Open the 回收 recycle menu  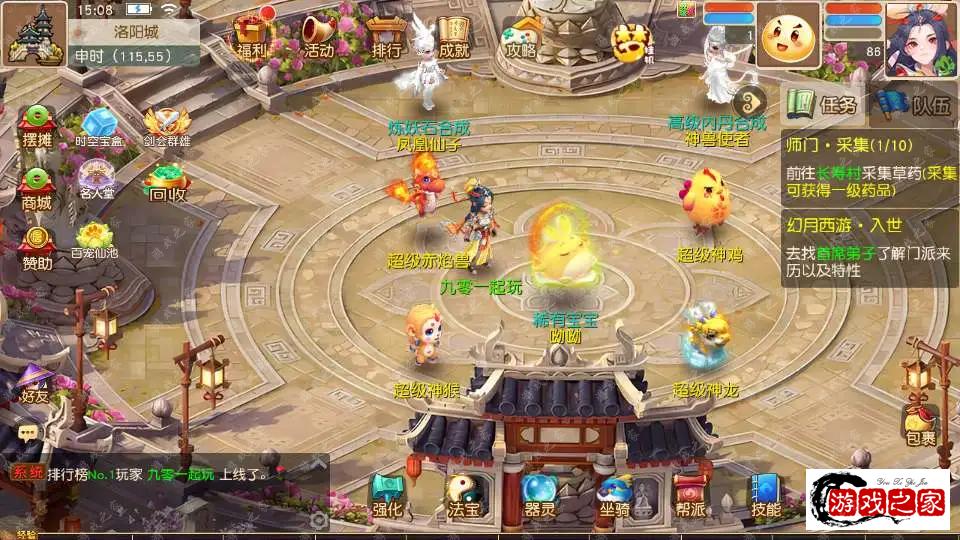click(166, 183)
